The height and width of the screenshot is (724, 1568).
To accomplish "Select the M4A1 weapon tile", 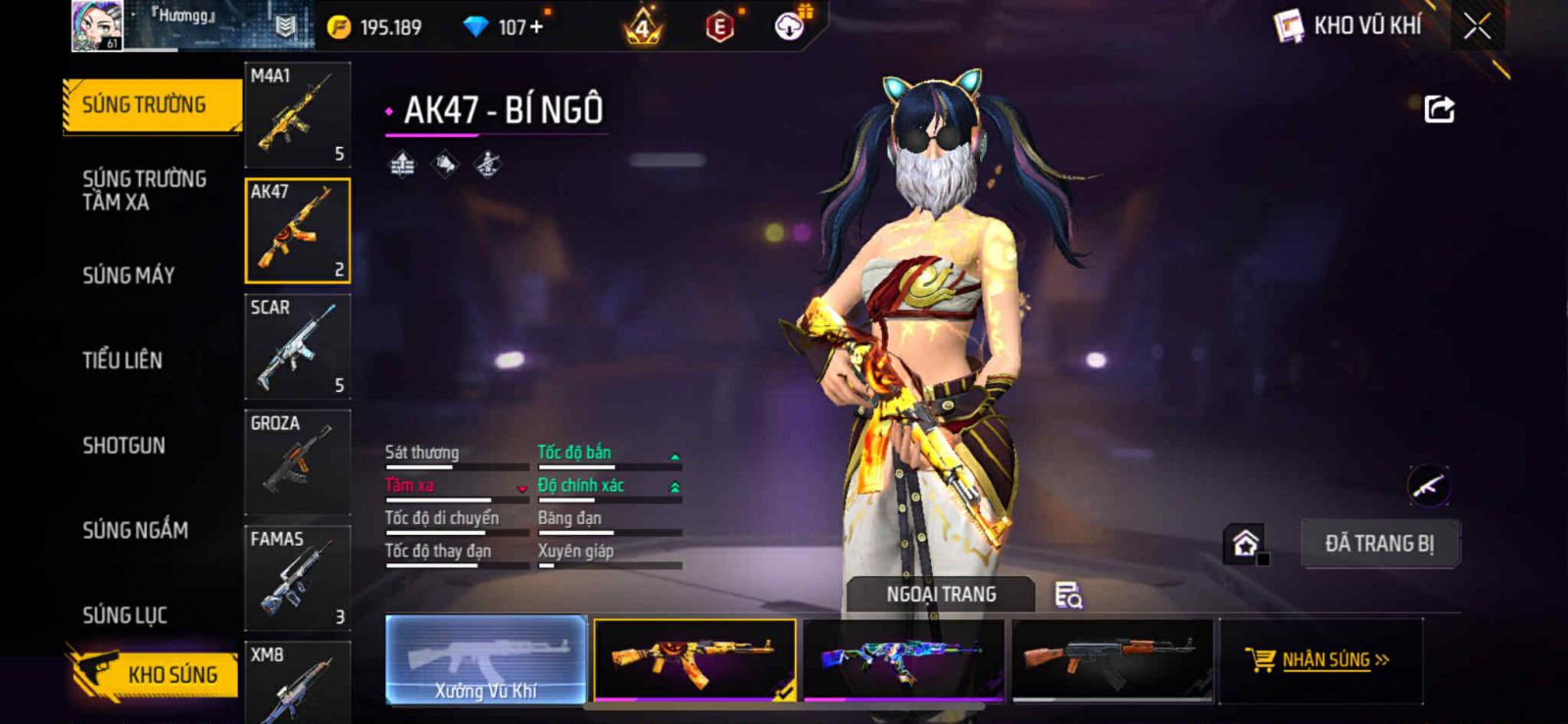I will point(297,115).
